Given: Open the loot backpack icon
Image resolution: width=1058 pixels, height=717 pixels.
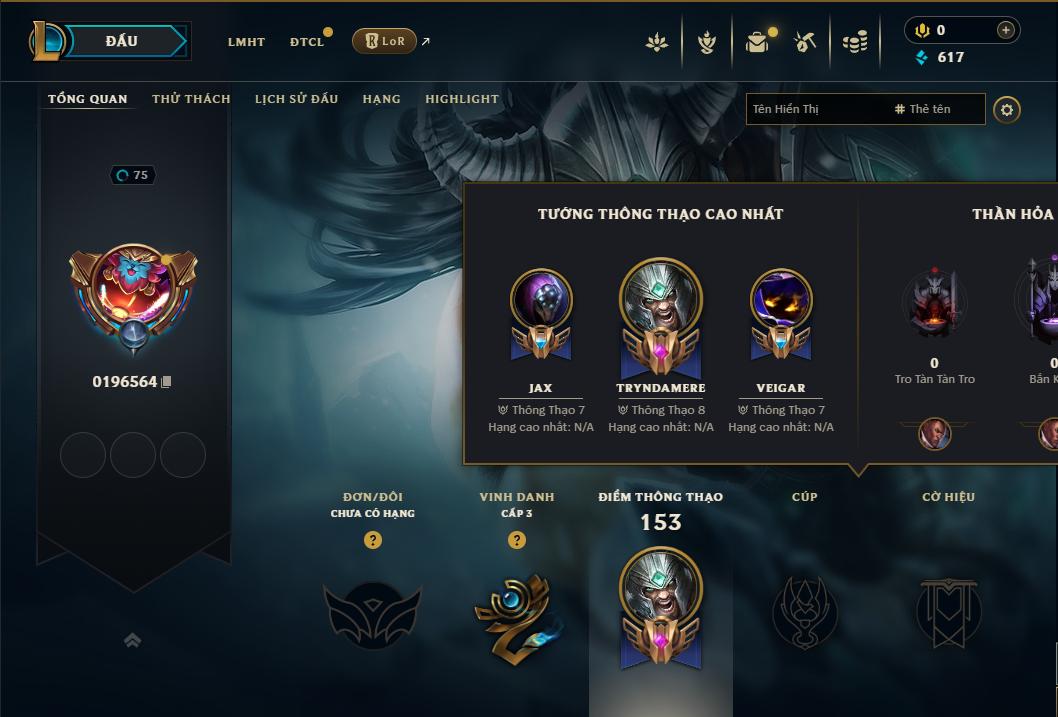Looking at the screenshot, I should [757, 42].
